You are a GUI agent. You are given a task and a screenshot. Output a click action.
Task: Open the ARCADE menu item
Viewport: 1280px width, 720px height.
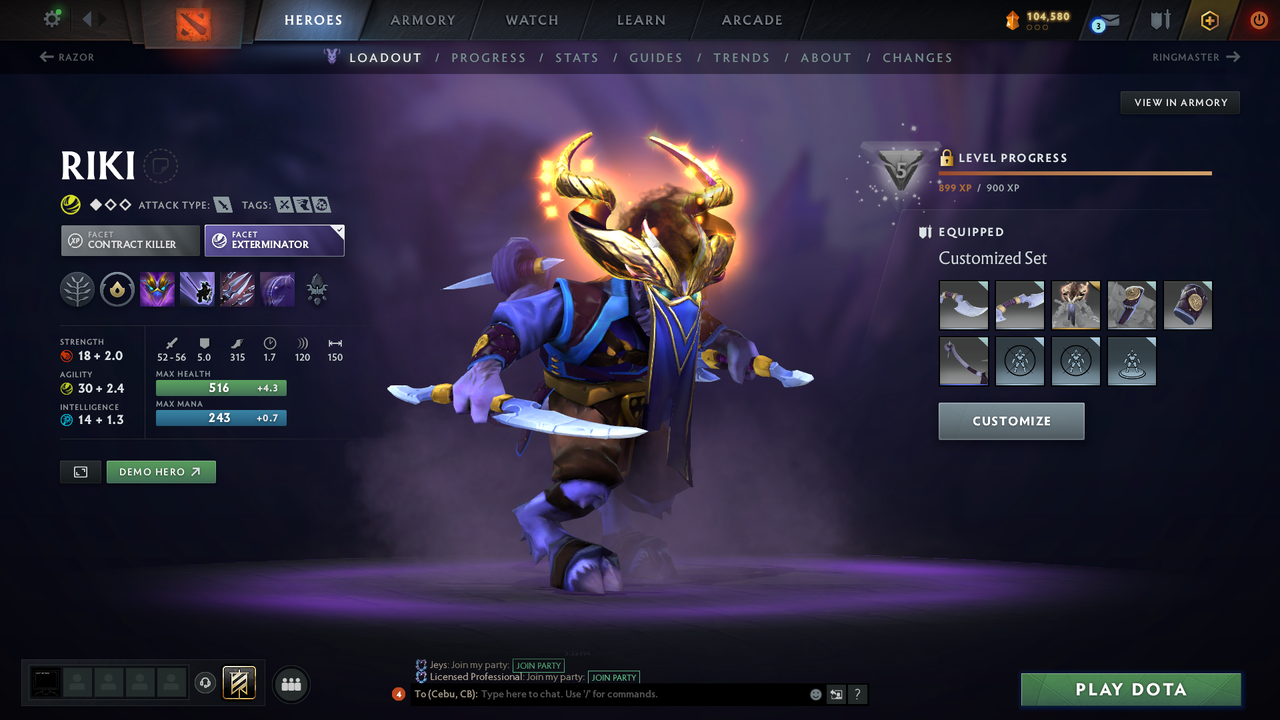point(751,20)
